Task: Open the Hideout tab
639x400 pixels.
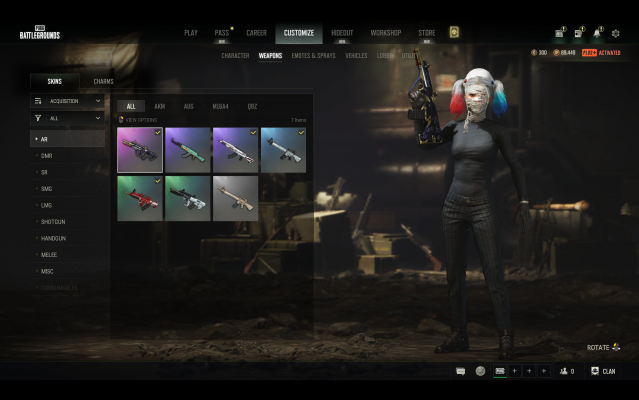Action: [x=342, y=32]
